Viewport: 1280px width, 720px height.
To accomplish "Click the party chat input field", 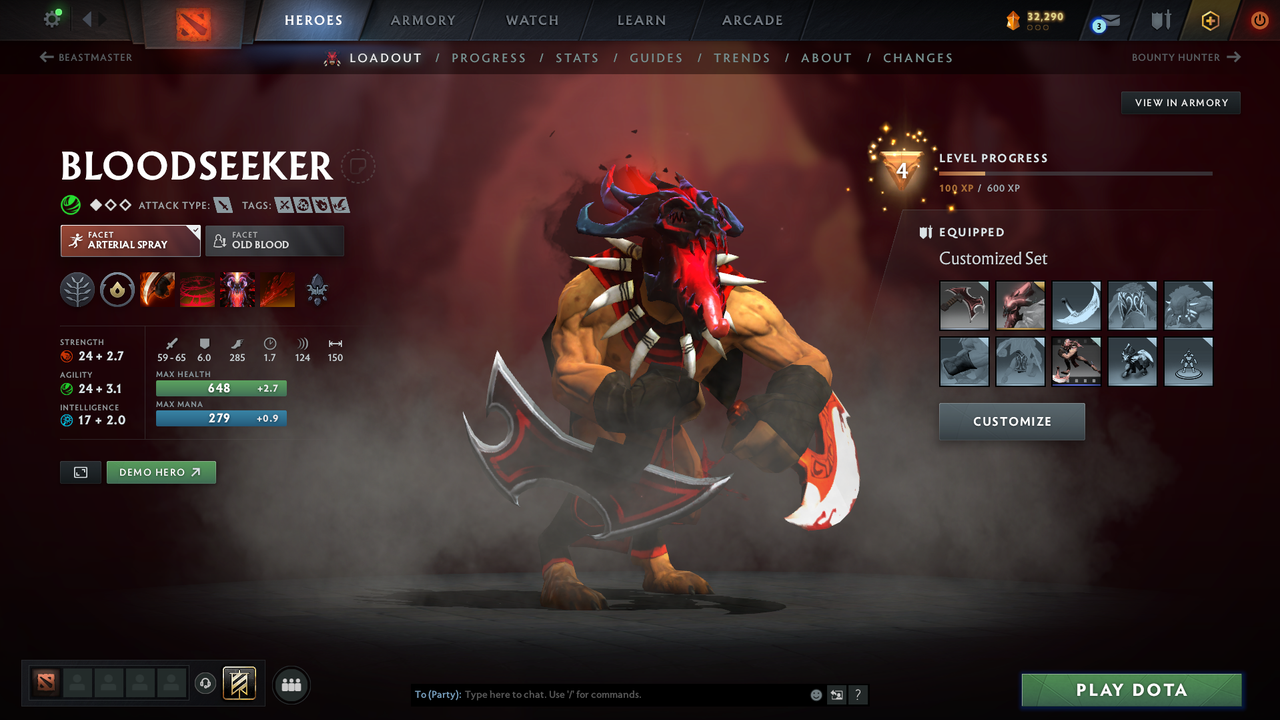I will (x=600, y=694).
